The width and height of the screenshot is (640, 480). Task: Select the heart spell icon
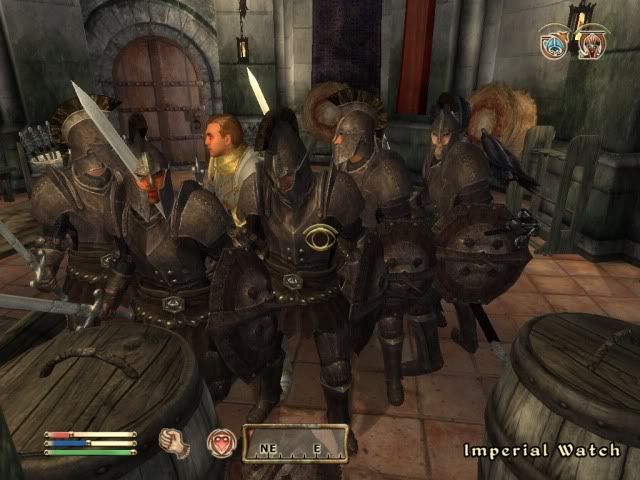[221, 443]
